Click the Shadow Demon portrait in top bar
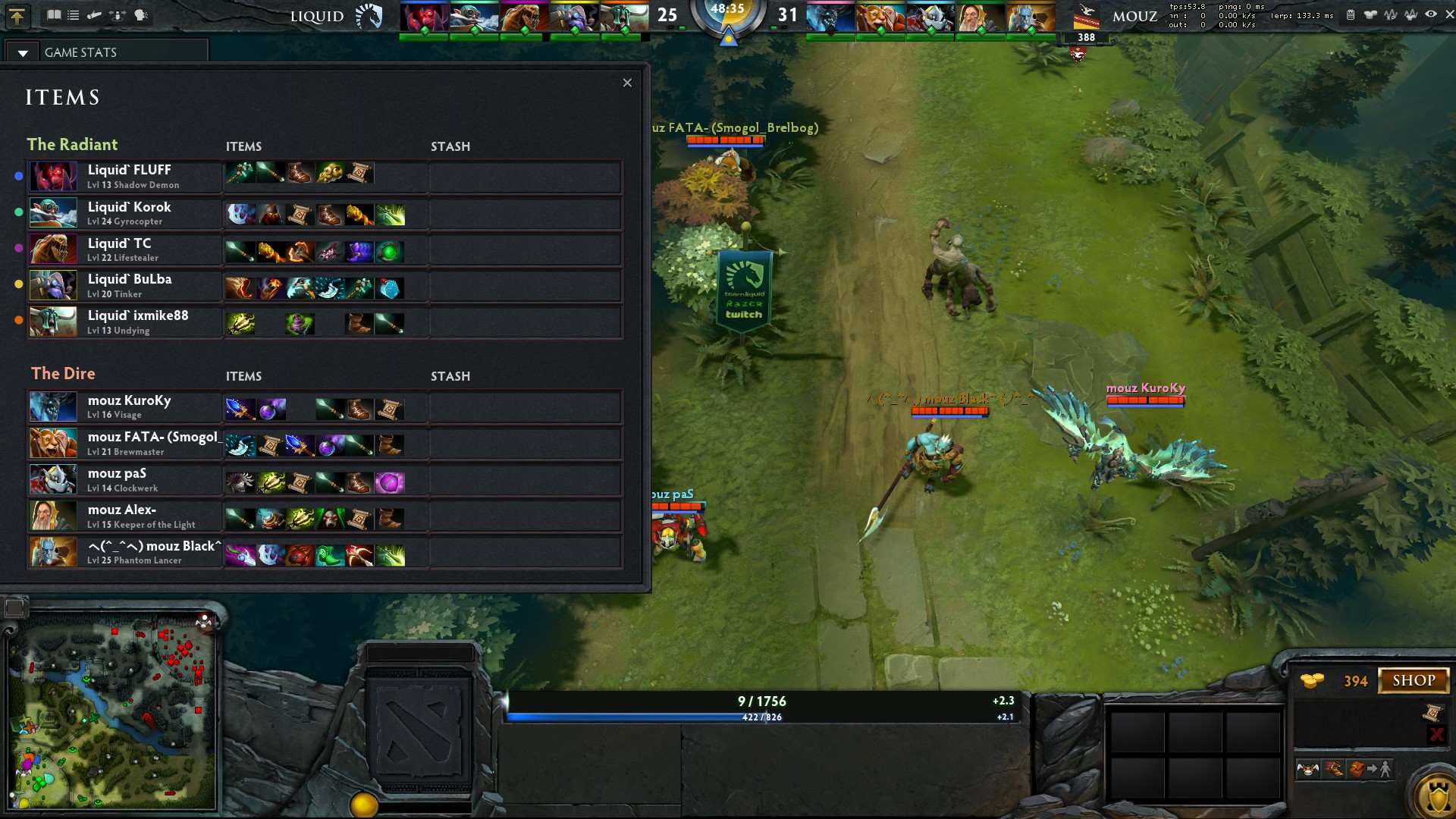This screenshot has width=1456, height=819. (x=424, y=17)
